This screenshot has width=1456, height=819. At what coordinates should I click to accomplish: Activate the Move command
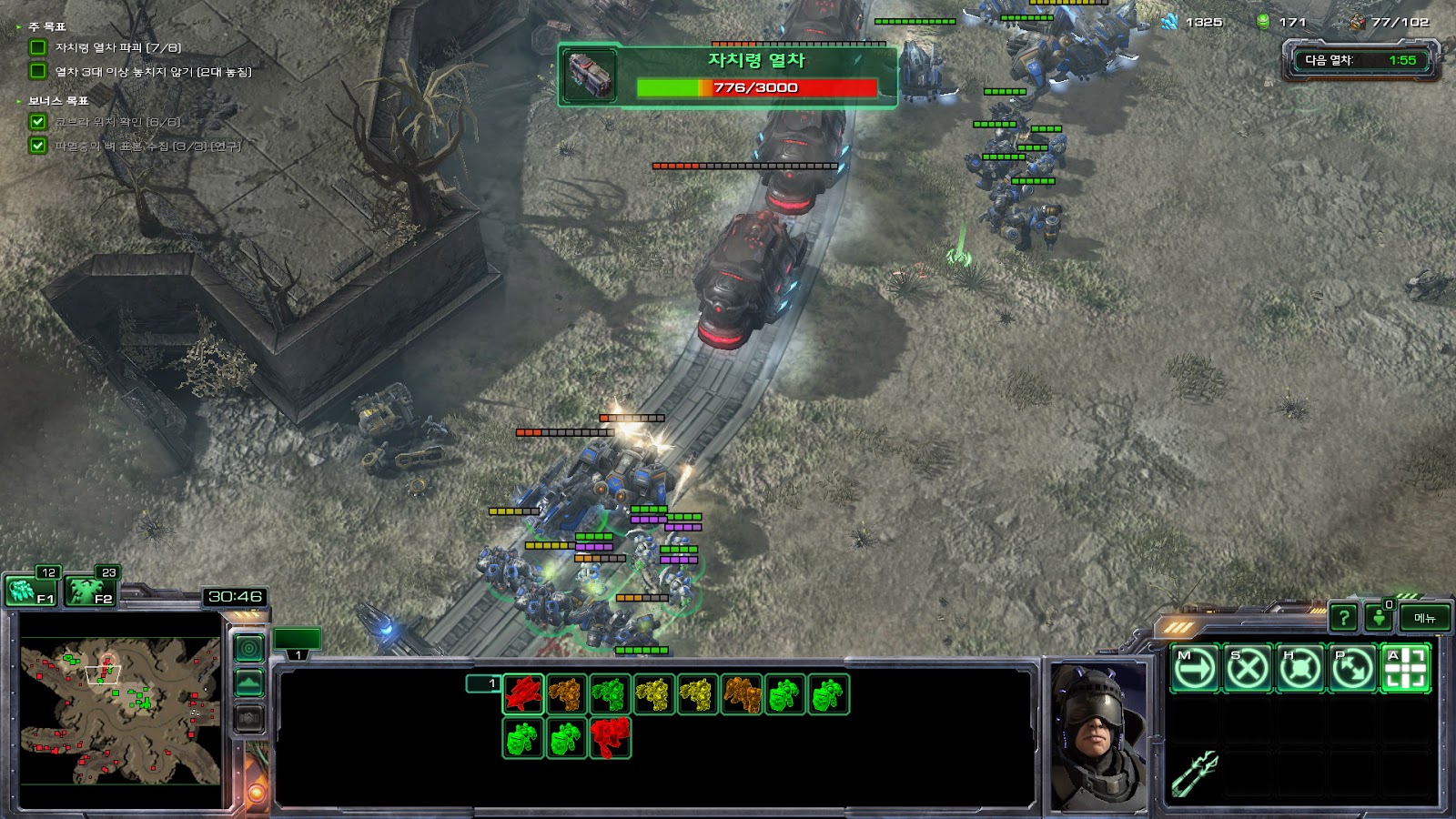click(1194, 669)
